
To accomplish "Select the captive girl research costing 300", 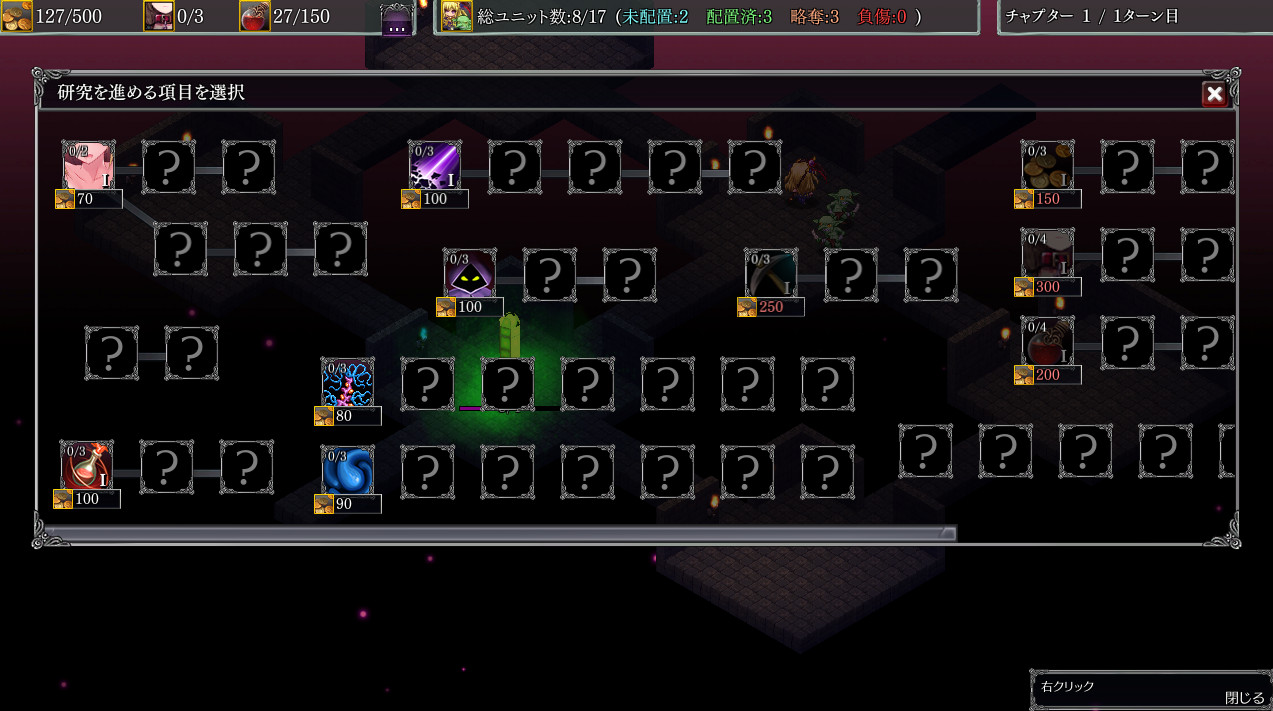I will click(x=1048, y=254).
